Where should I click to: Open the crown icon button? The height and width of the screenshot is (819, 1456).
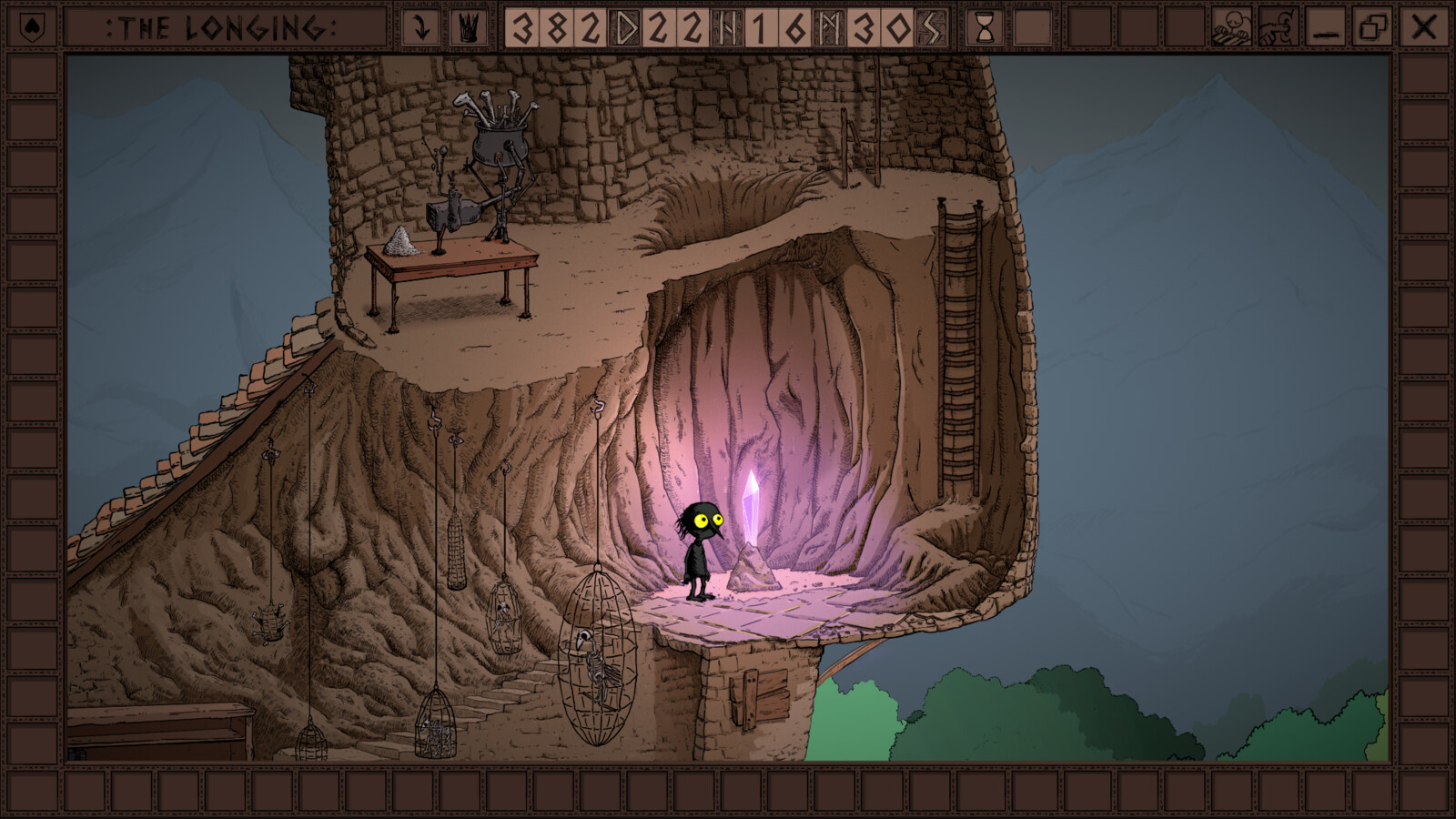[x=468, y=27]
